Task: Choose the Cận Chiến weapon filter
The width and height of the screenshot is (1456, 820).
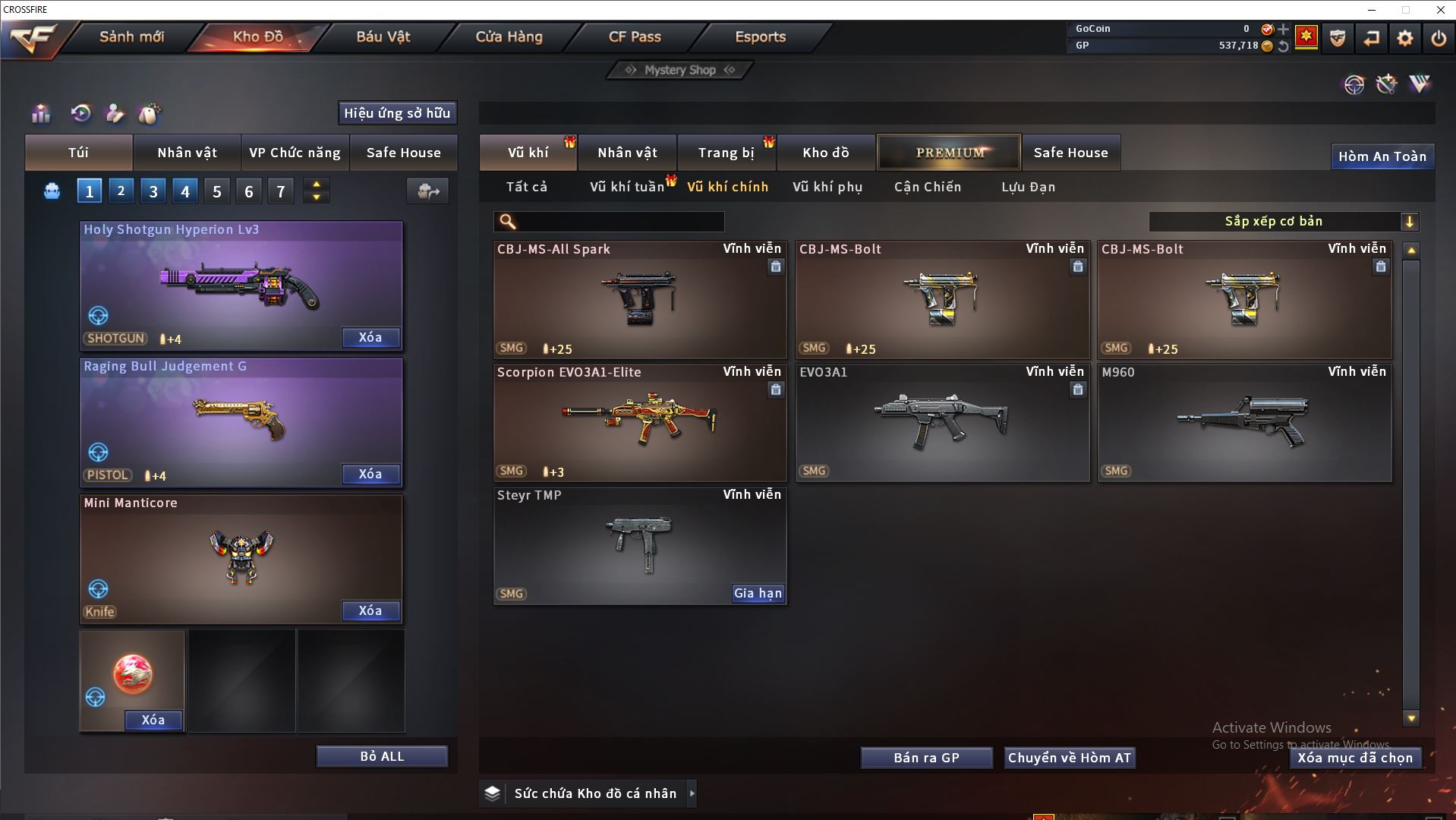Action: pyautogui.click(x=927, y=187)
